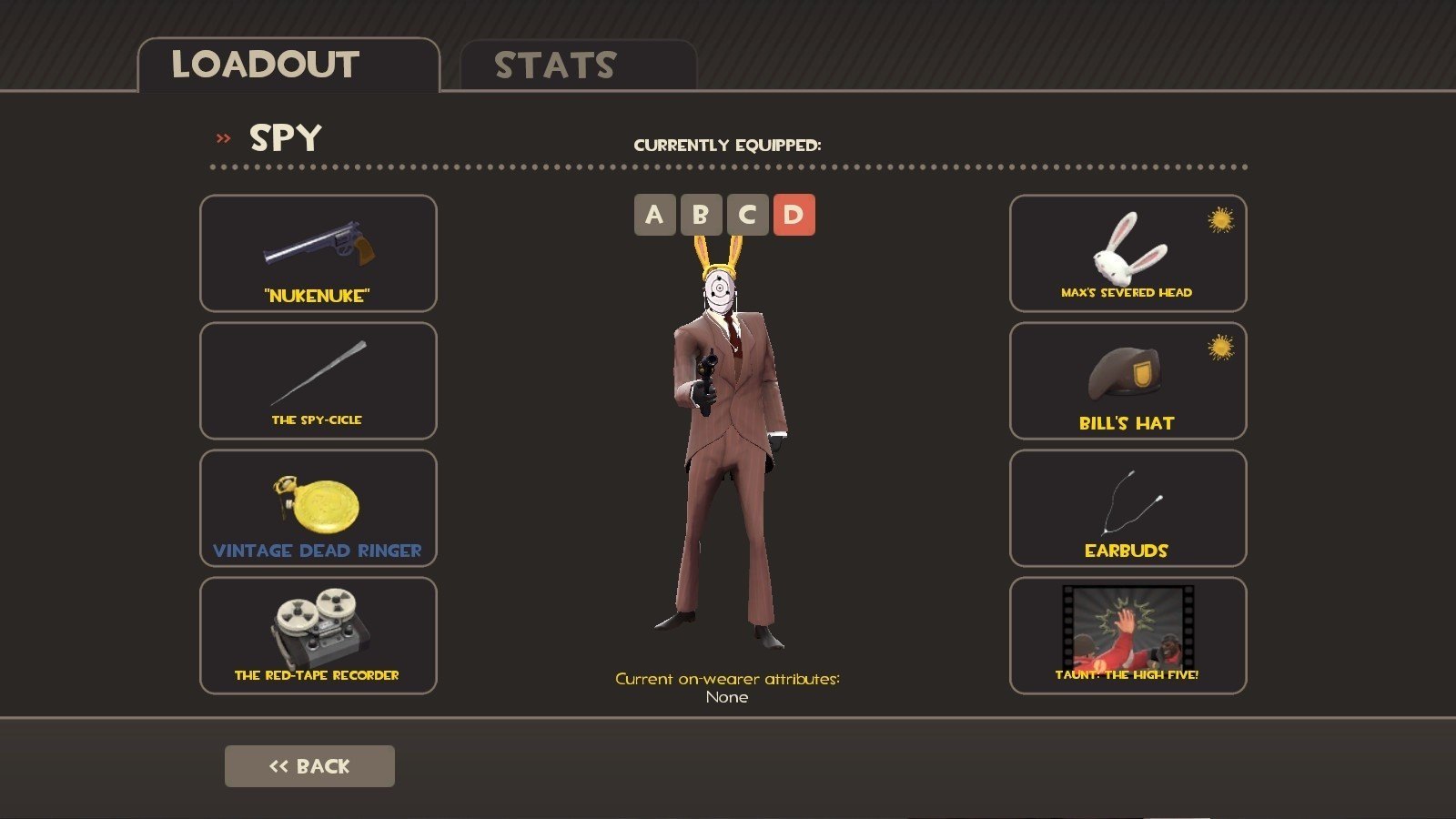
Task: Choose the Bill's Hat cosmetic slot
Action: 1127,380
